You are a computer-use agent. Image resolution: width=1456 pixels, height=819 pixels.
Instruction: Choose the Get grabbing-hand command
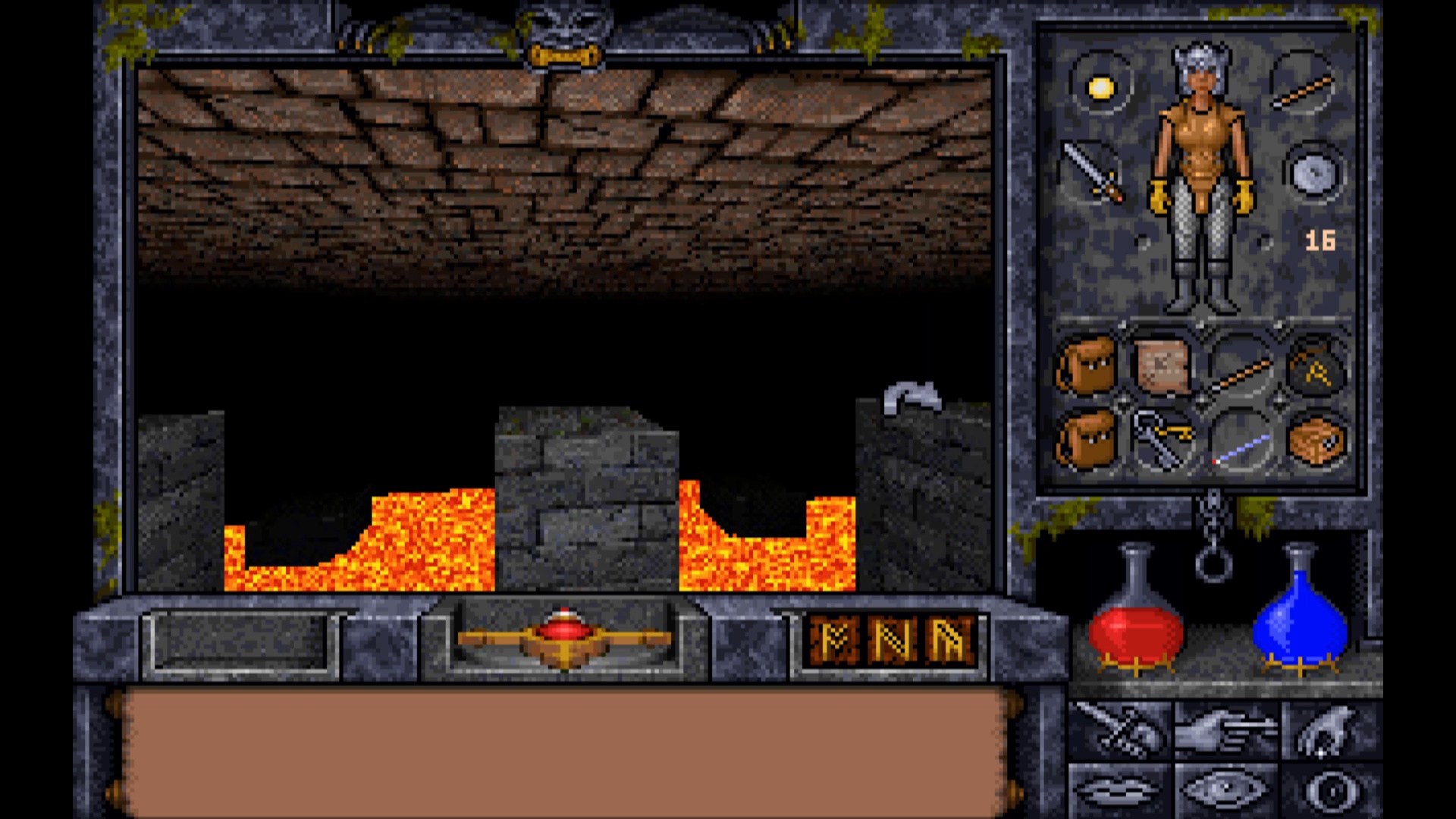coord(1331,730)
